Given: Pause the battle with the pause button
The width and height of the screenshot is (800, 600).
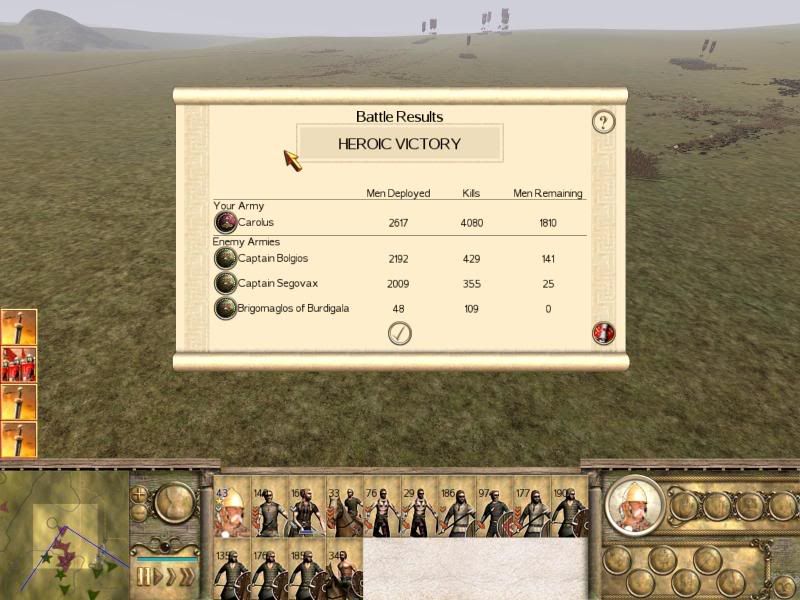Looking at the screenshot, I should (145, 576).
